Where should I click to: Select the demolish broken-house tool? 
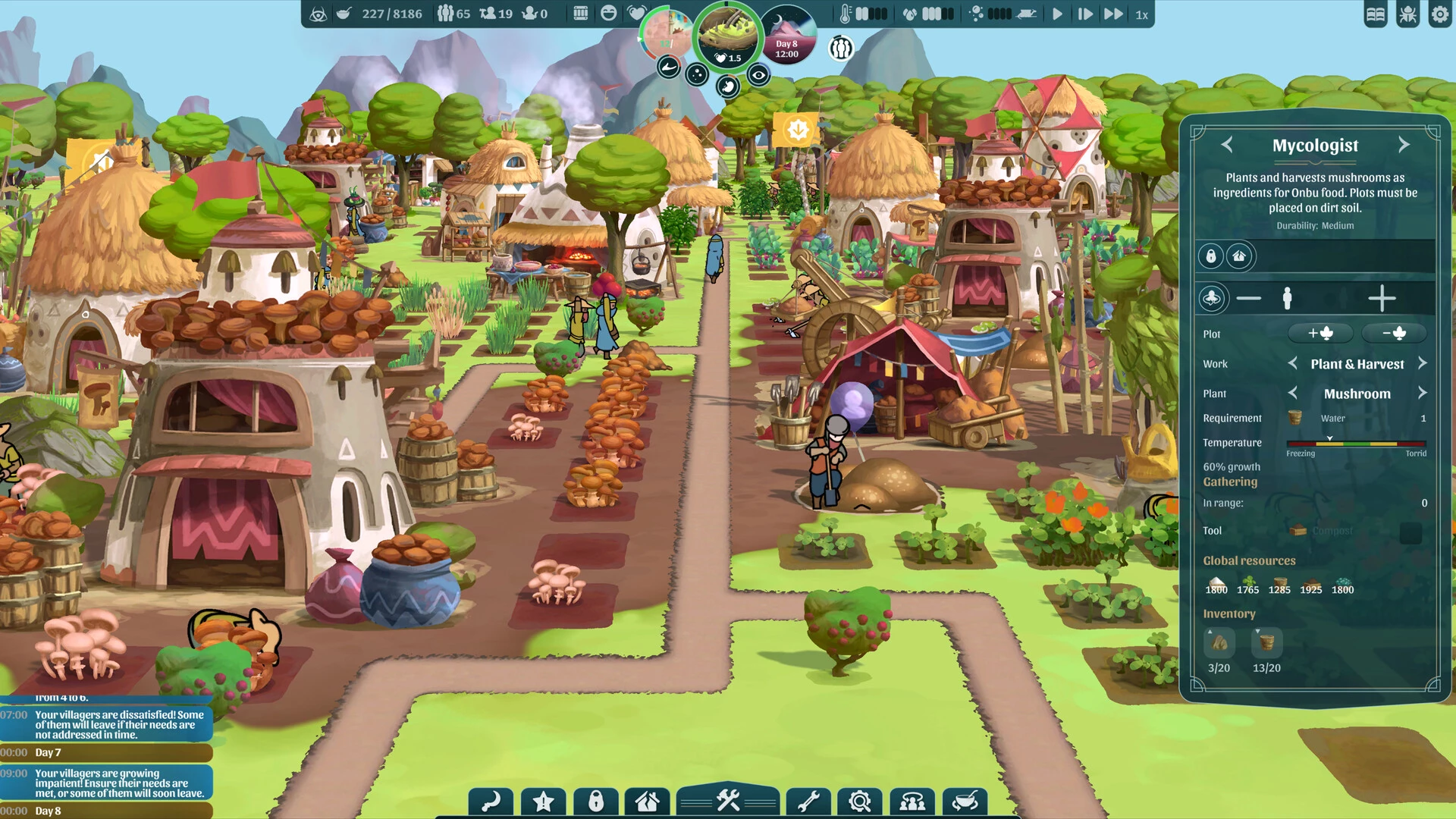pos(647,802)
